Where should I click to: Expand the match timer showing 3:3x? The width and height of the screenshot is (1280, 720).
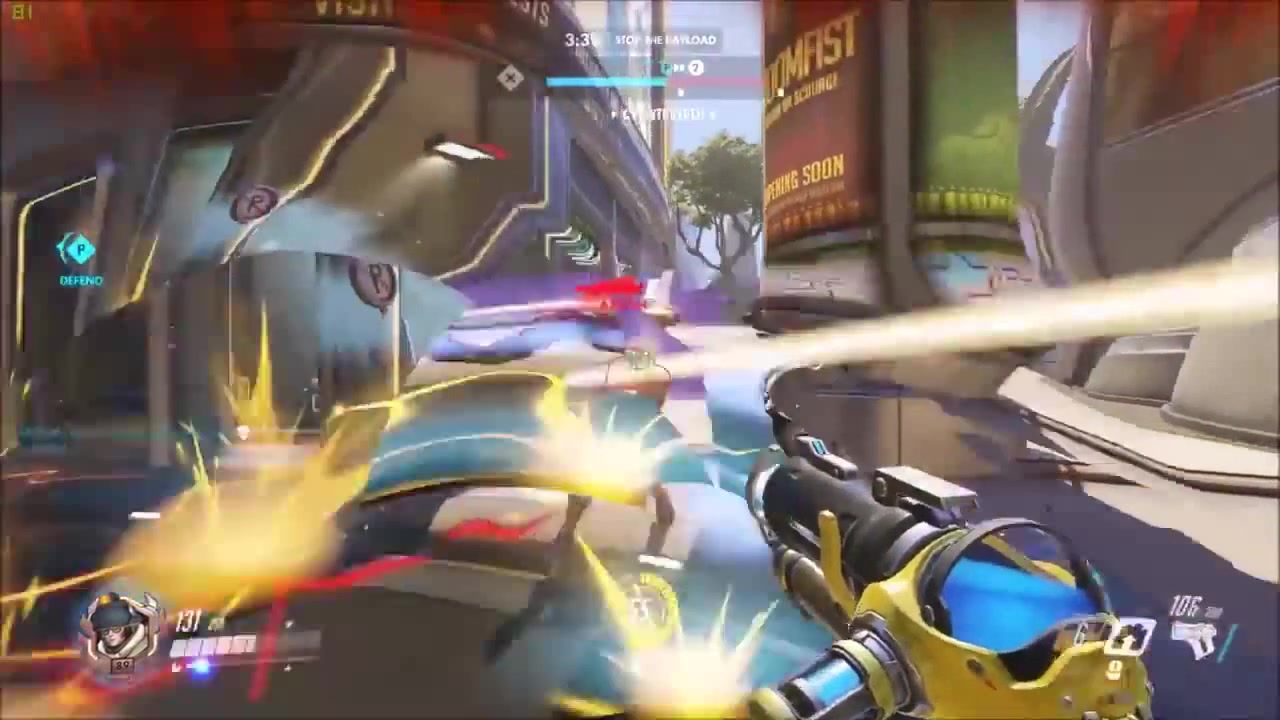[x=578, y=39]
